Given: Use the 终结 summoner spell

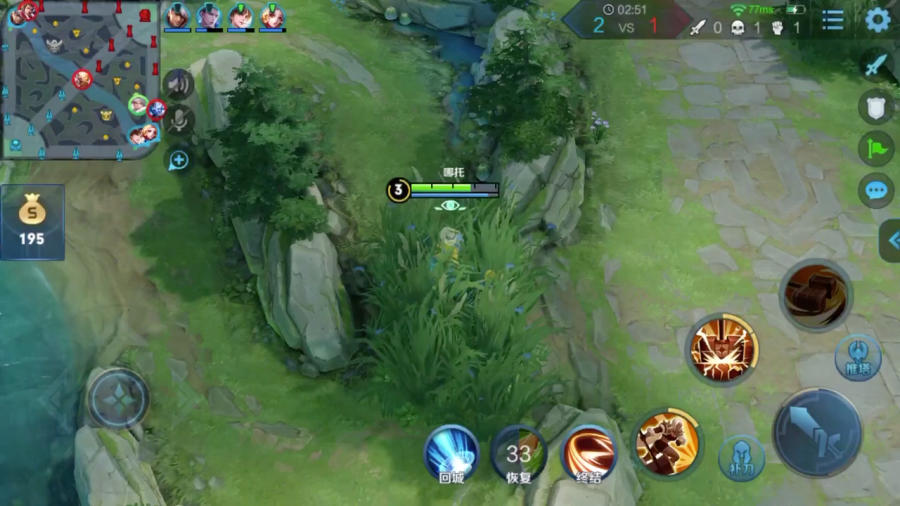Looking at the screenshot, I should pos(589,452).
